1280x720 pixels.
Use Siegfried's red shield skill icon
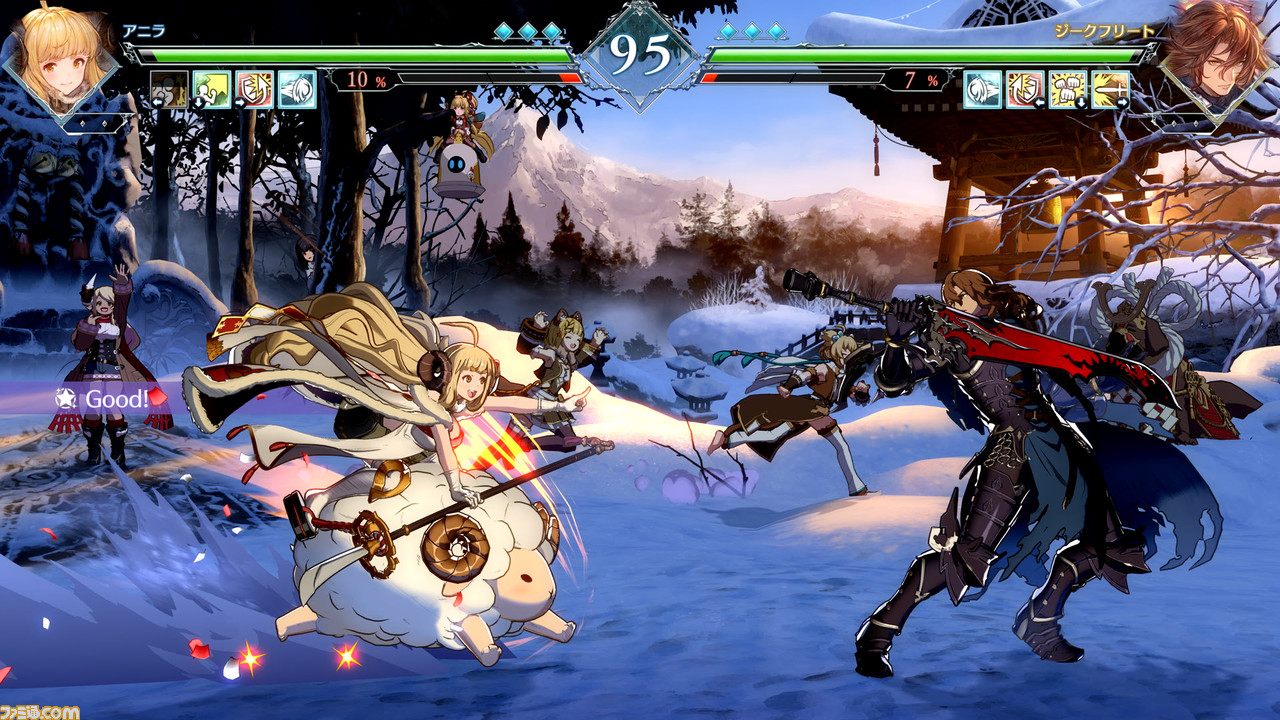pyautogui.click(x=1025, y=90)
